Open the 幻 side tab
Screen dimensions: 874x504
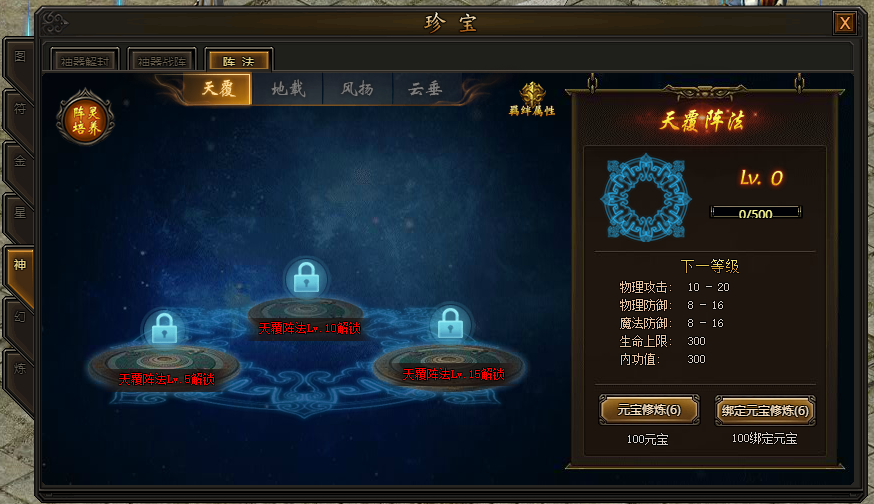coord(19,317)
